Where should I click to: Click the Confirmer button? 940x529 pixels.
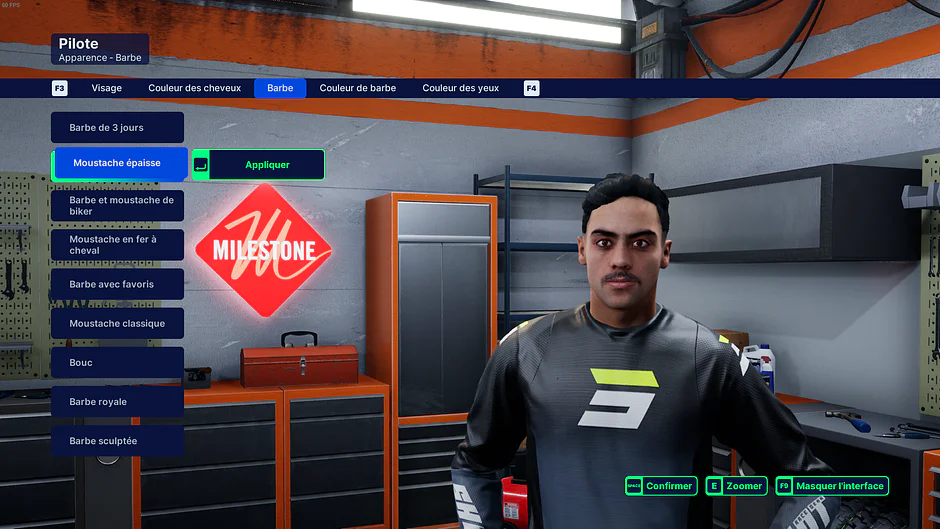661,486
